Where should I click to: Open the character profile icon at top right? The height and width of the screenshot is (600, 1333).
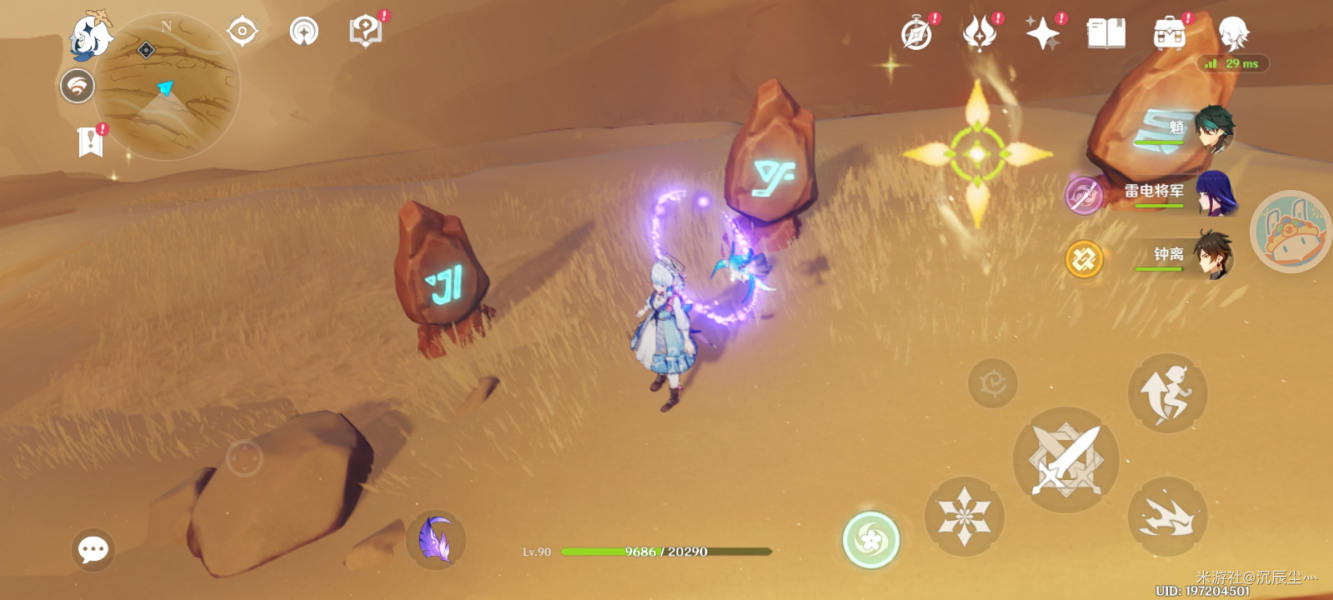coord(1233,33)
